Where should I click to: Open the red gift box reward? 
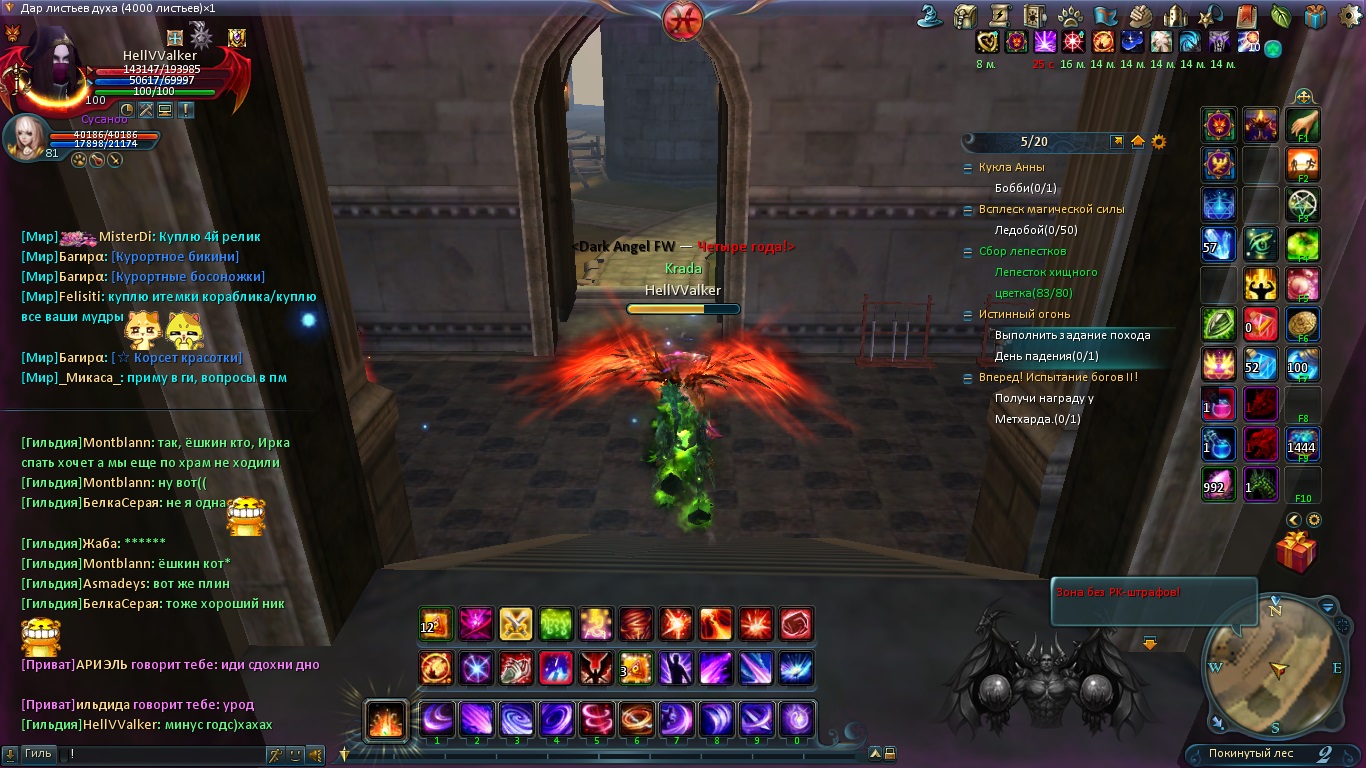pyautogui.click(x=1296, y=552)
